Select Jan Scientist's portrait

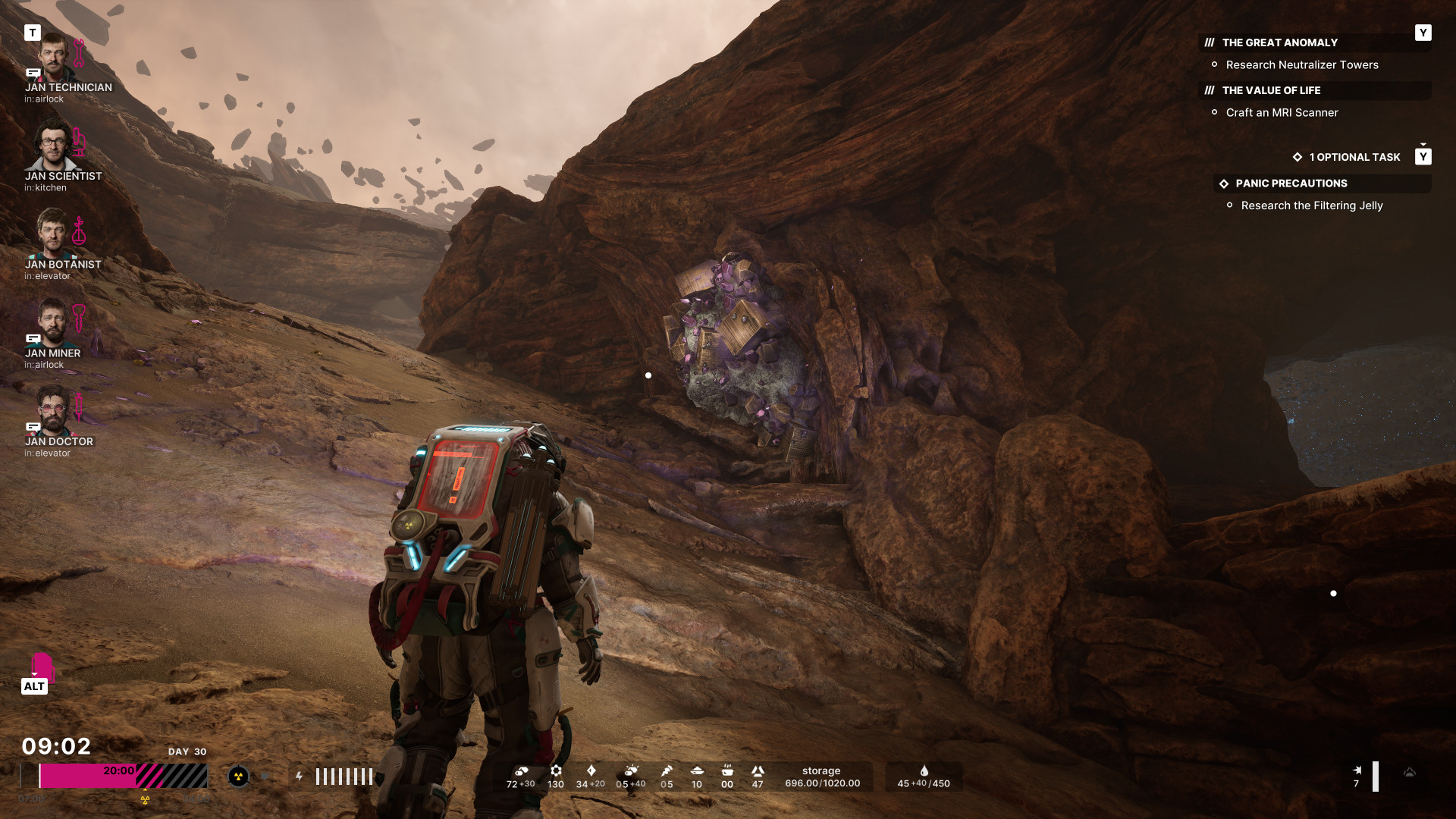[53, 146]
